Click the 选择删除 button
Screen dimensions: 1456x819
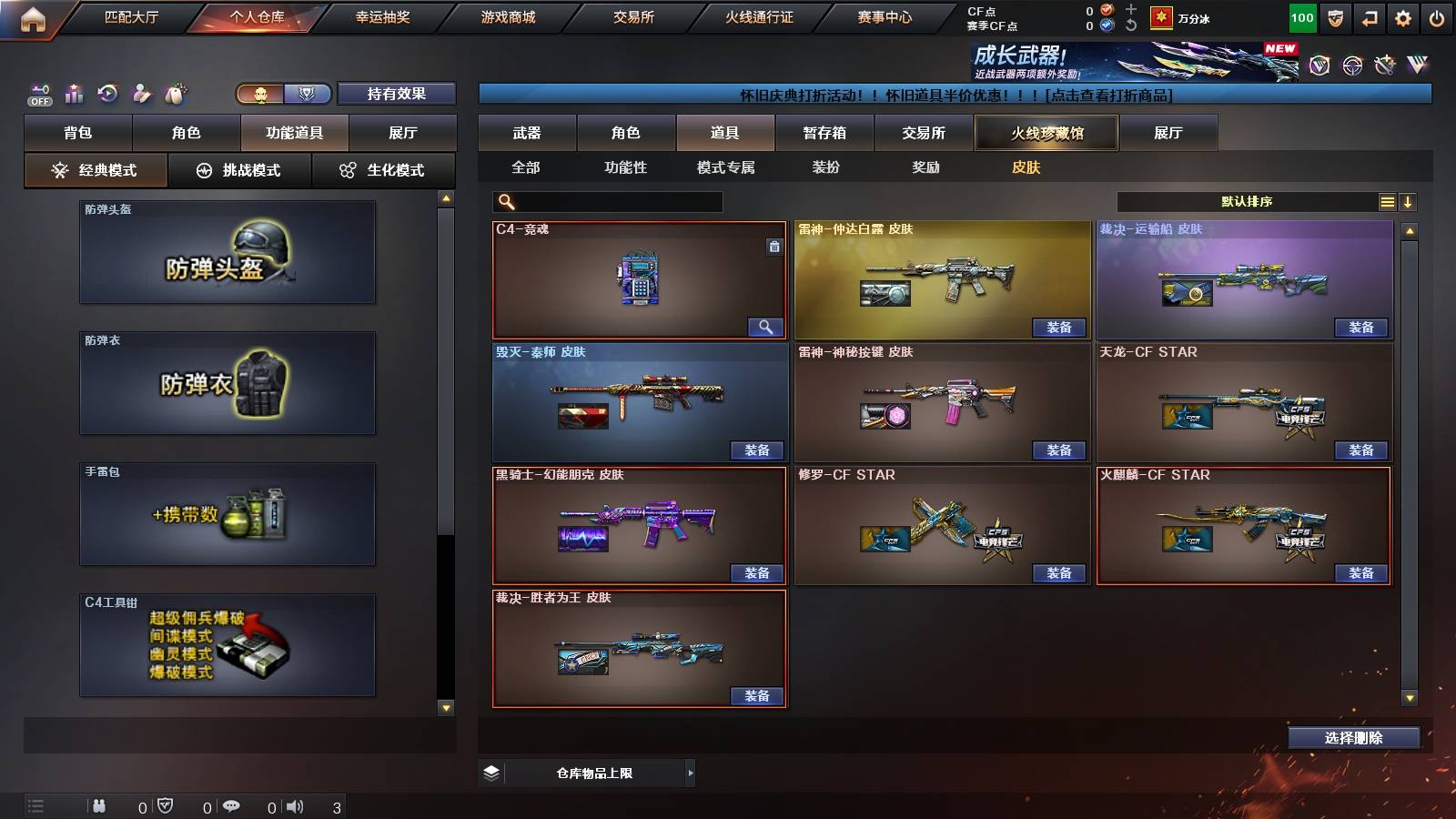coord(1353,738)
